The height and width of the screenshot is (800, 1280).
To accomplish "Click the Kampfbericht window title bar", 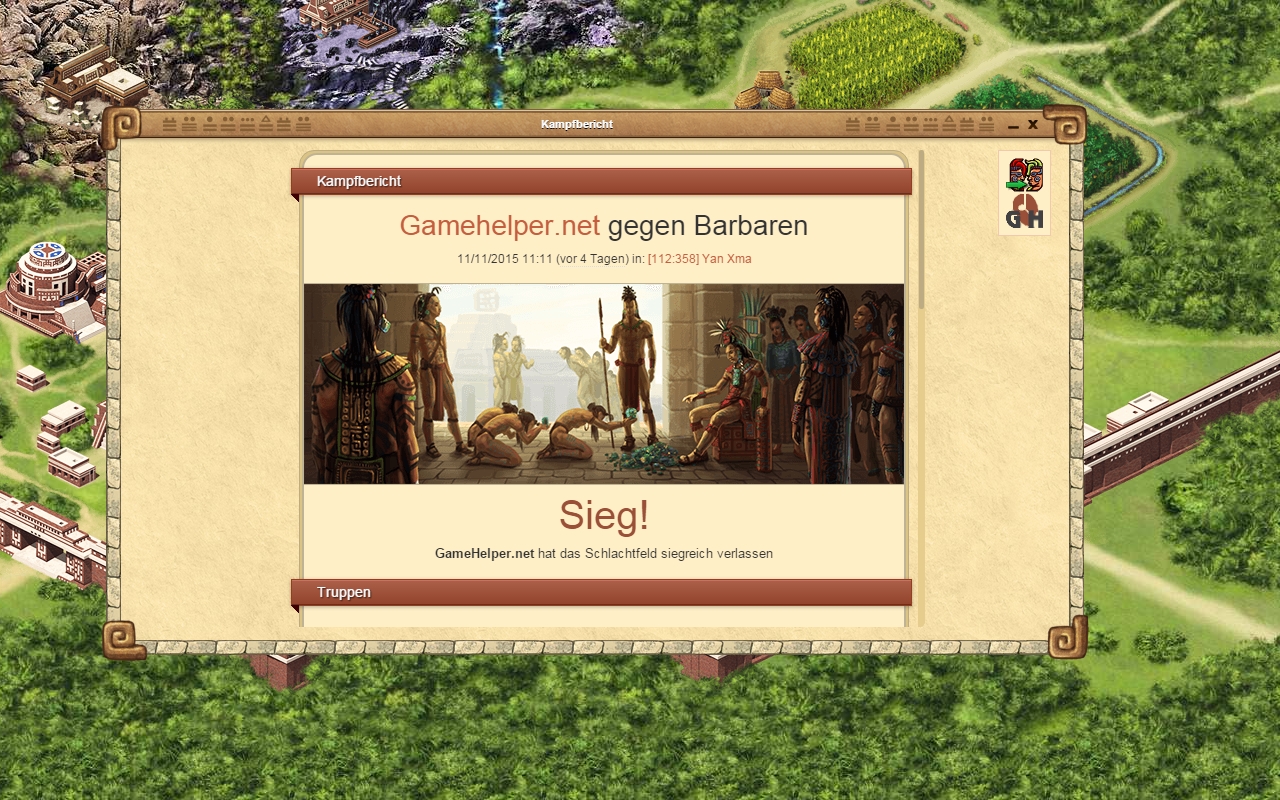I will (x=578, y=124).
